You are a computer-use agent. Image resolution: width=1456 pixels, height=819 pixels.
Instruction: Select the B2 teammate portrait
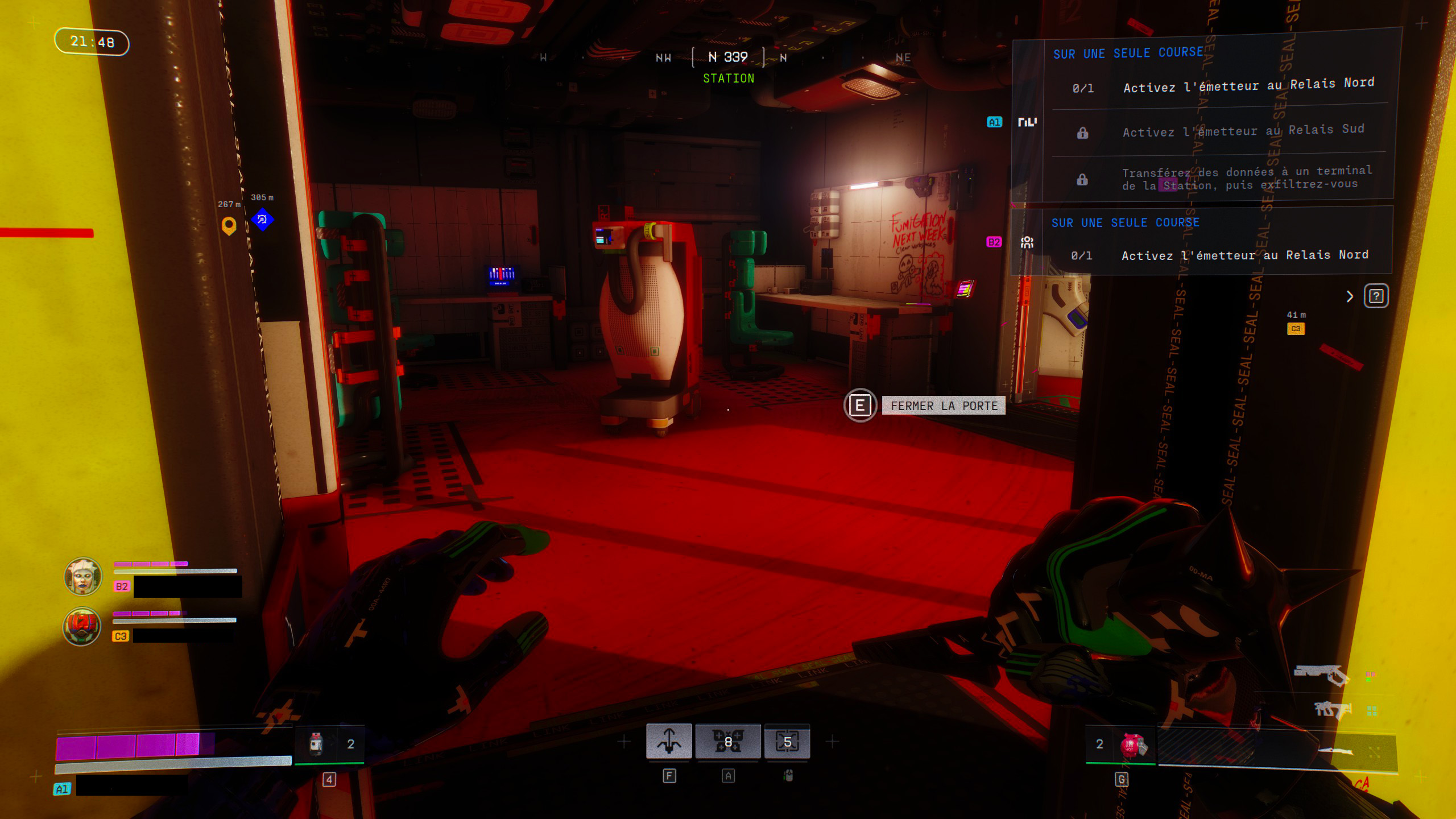tap(83, 576)
